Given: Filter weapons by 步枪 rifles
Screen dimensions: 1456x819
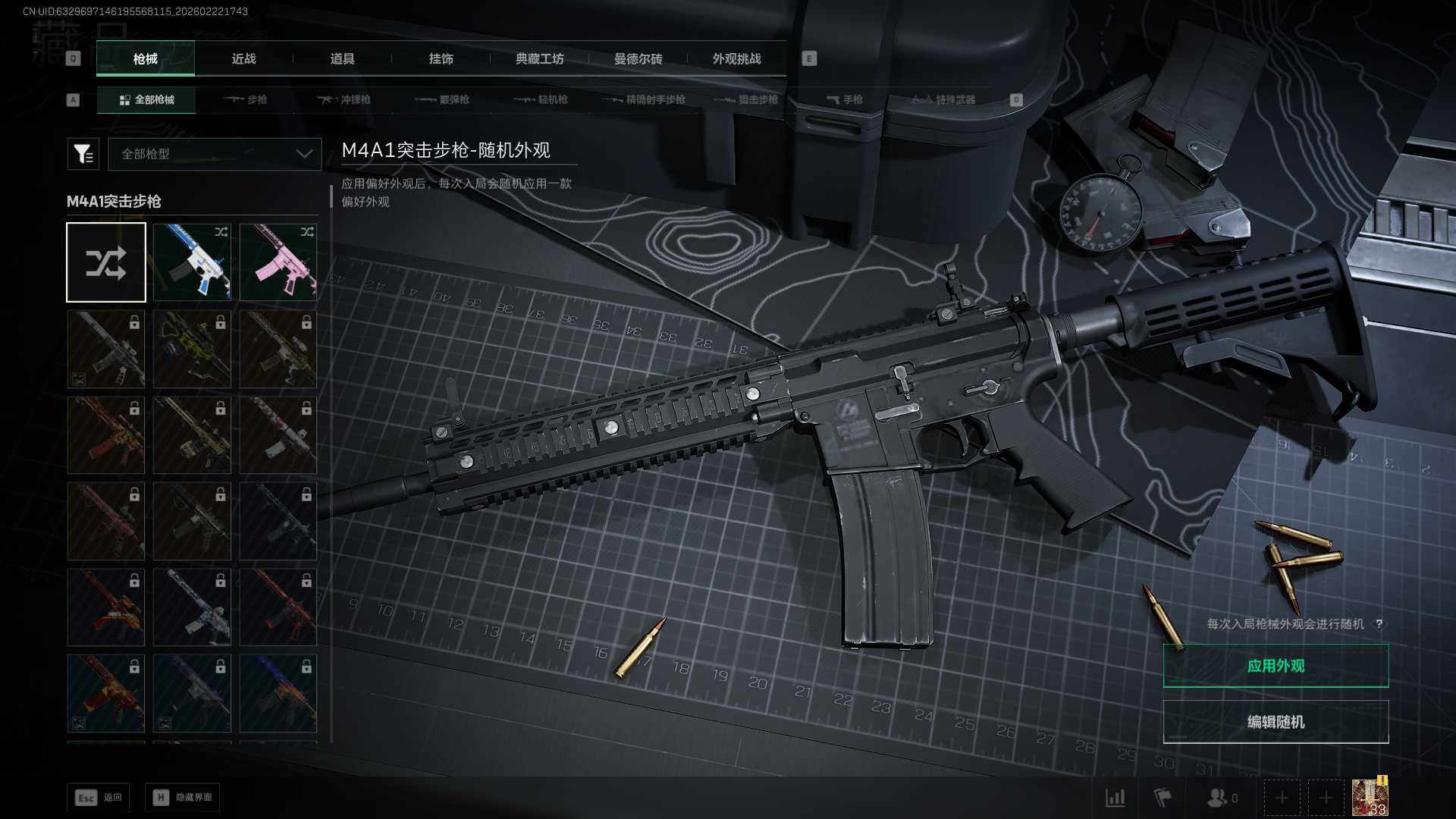Looking at the screenshot, I should pyautogui.click(x=246, y=100).
